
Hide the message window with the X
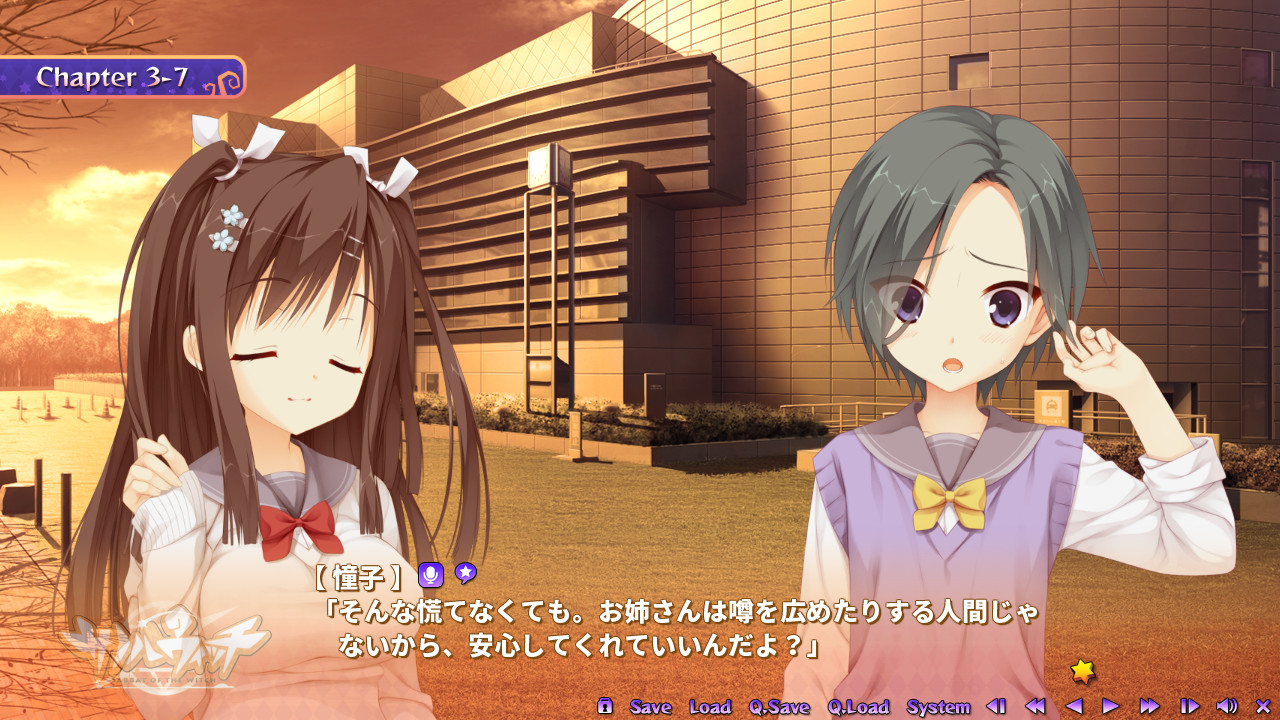coord(1262,706)
